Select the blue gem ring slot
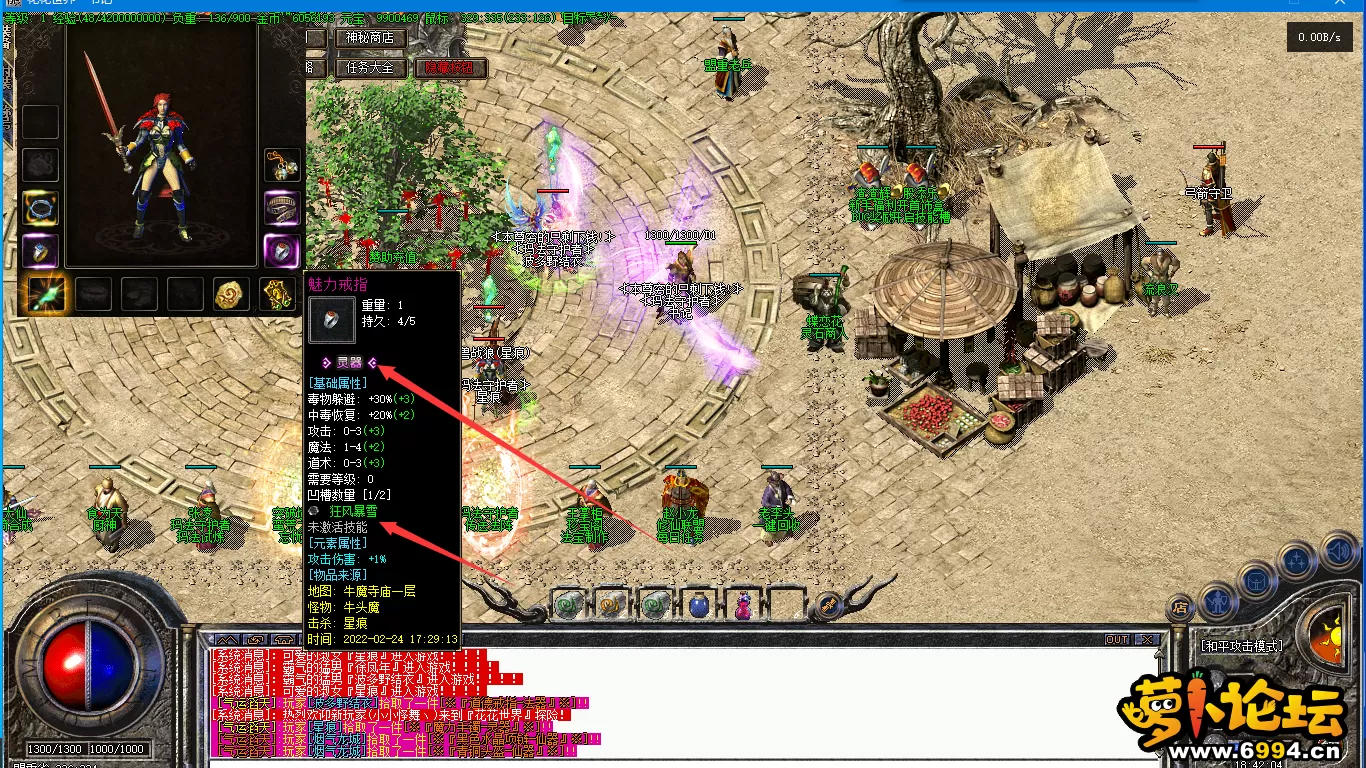 coord(41,250)
